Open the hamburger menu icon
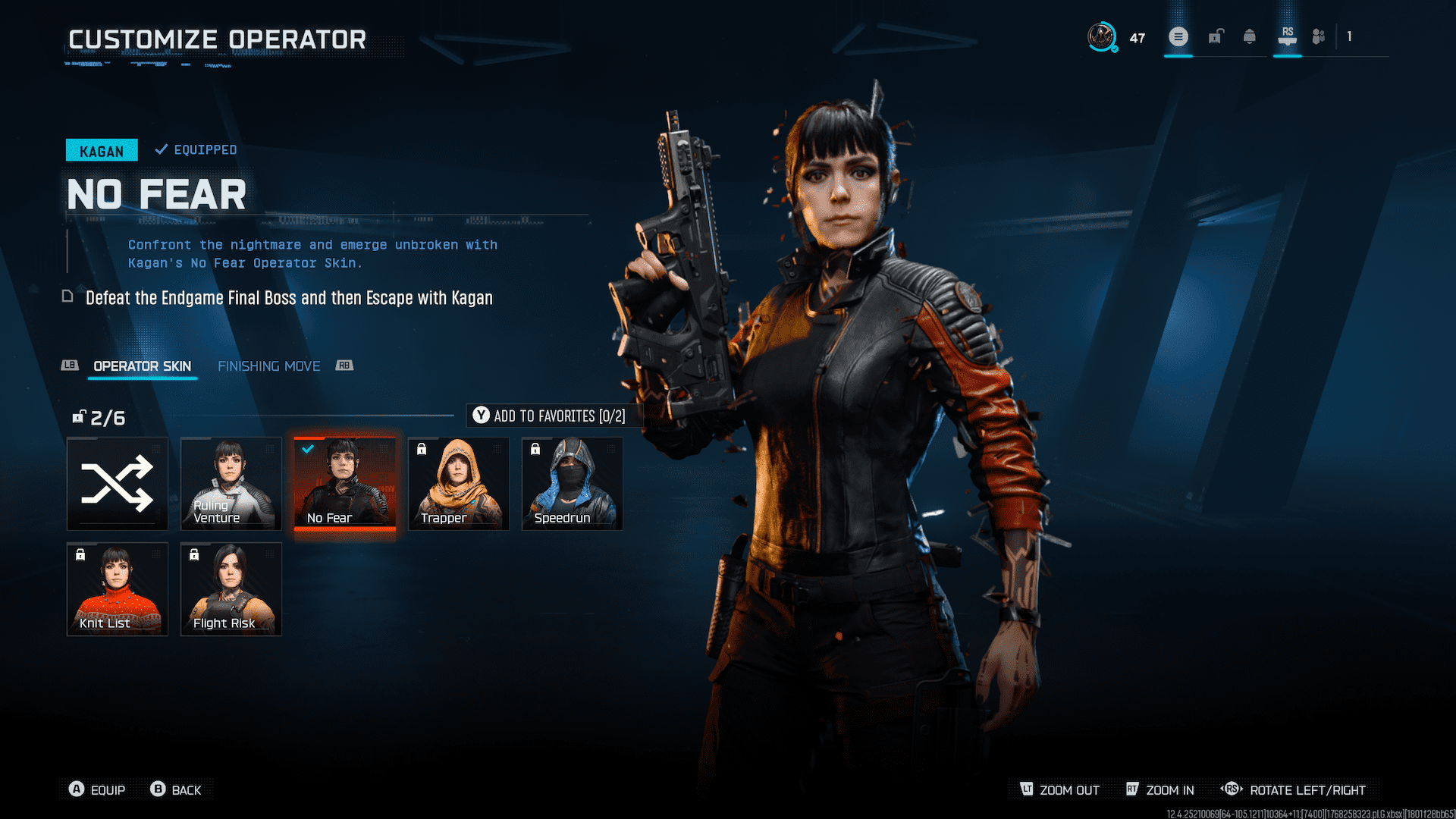This screenshot has width=1456, height=819. [1178, 36]
